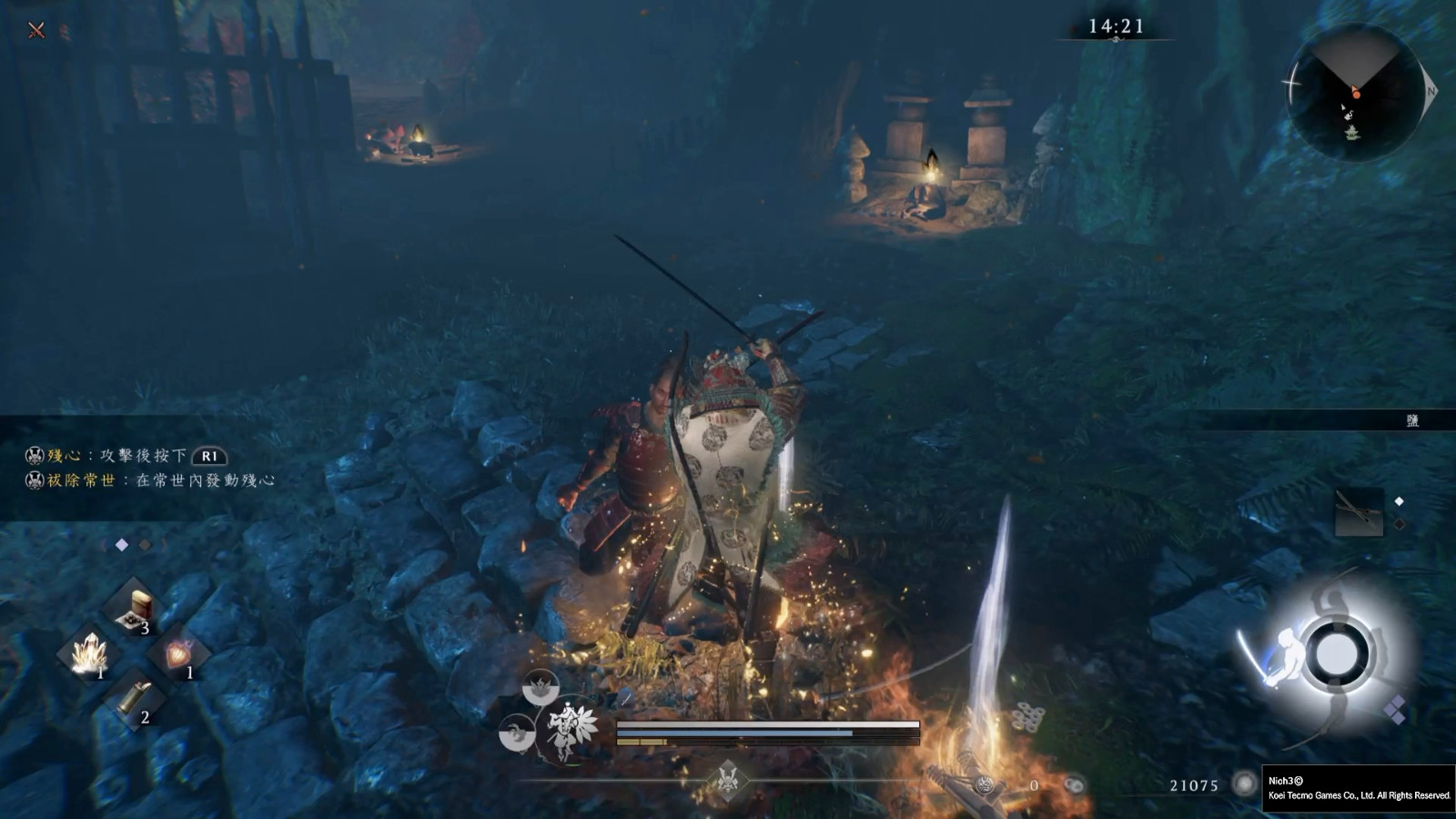The image size is (1456, 819).
Task: Select the flame skill circle icon
Action: 541,687
